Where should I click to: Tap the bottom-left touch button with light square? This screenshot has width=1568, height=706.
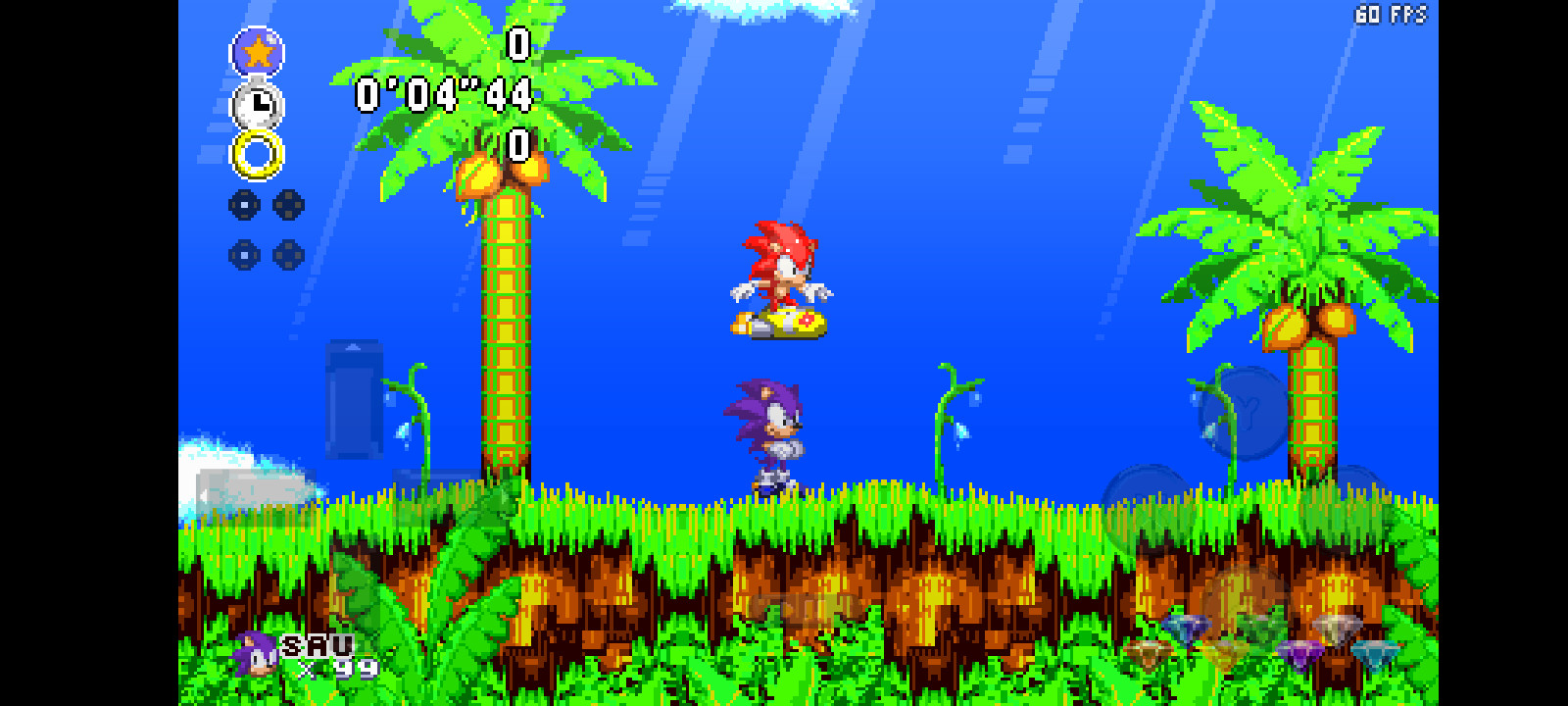pos(244,255)
